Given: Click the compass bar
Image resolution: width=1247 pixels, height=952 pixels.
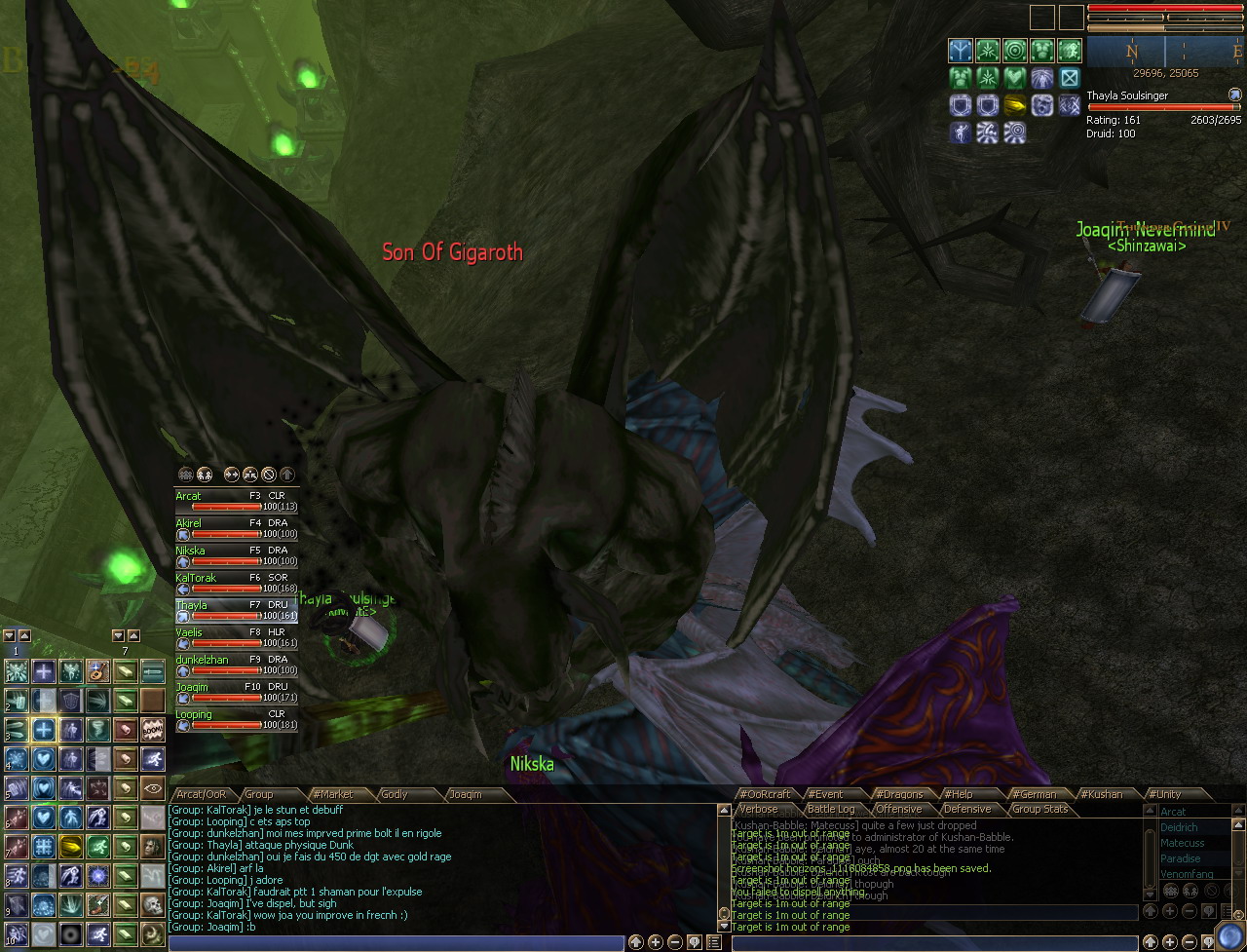Looking at the screenshot, I should (1166, 52).
